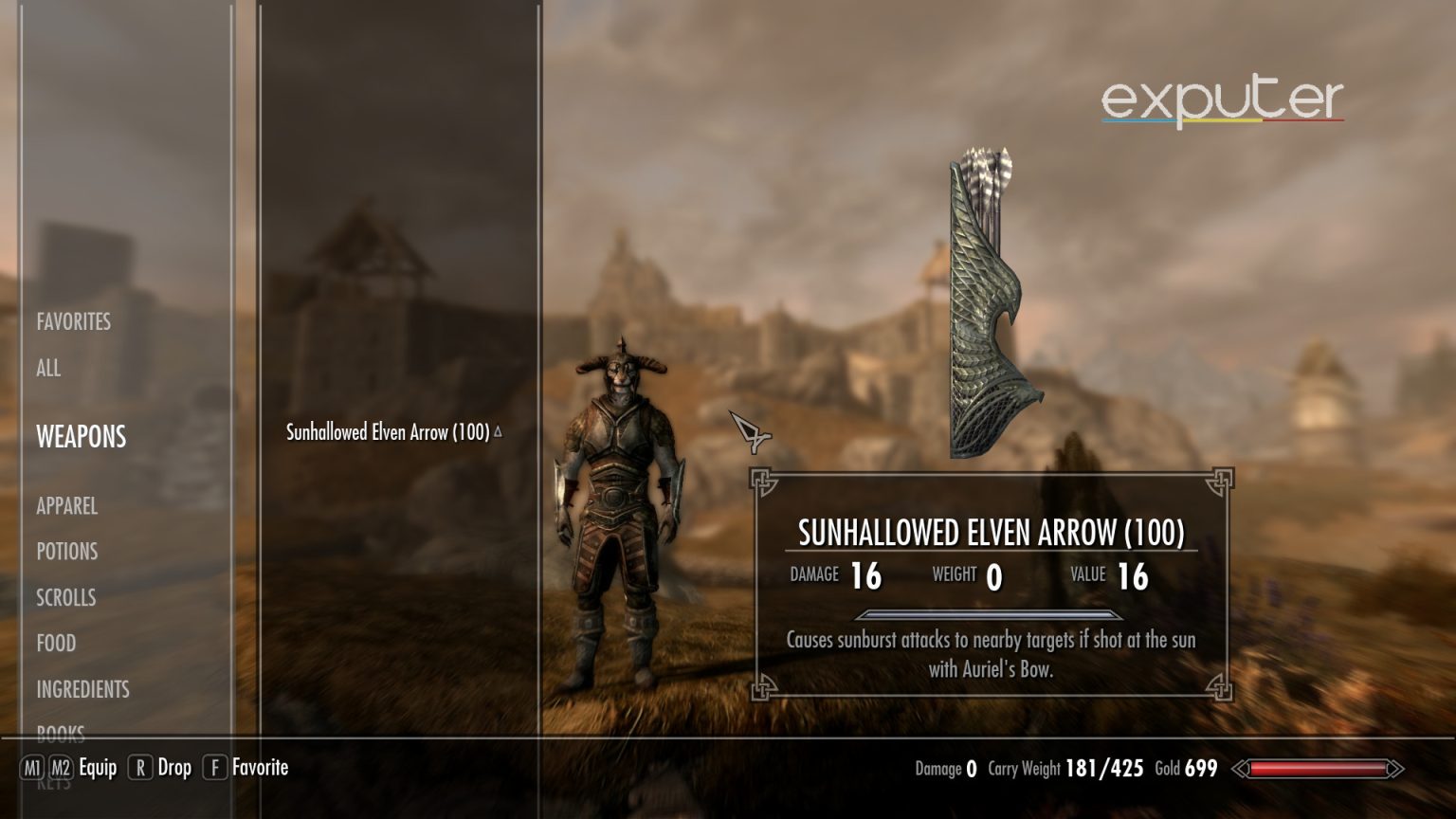
Task: Click the M1 mouse button Equip icon
Action: [x=33, y=769]
